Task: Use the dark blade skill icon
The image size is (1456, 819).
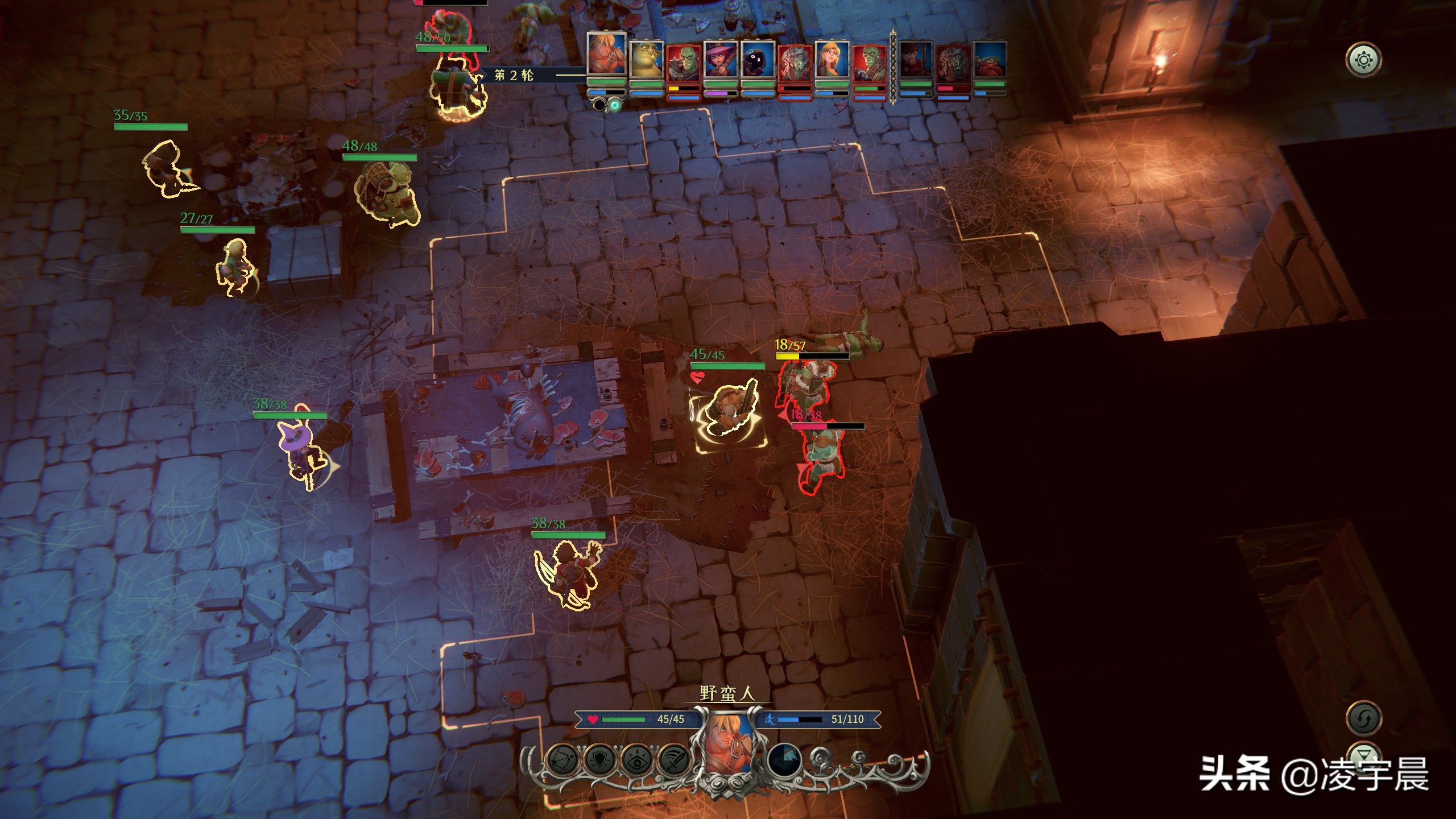Action: (x=785, y=760)
